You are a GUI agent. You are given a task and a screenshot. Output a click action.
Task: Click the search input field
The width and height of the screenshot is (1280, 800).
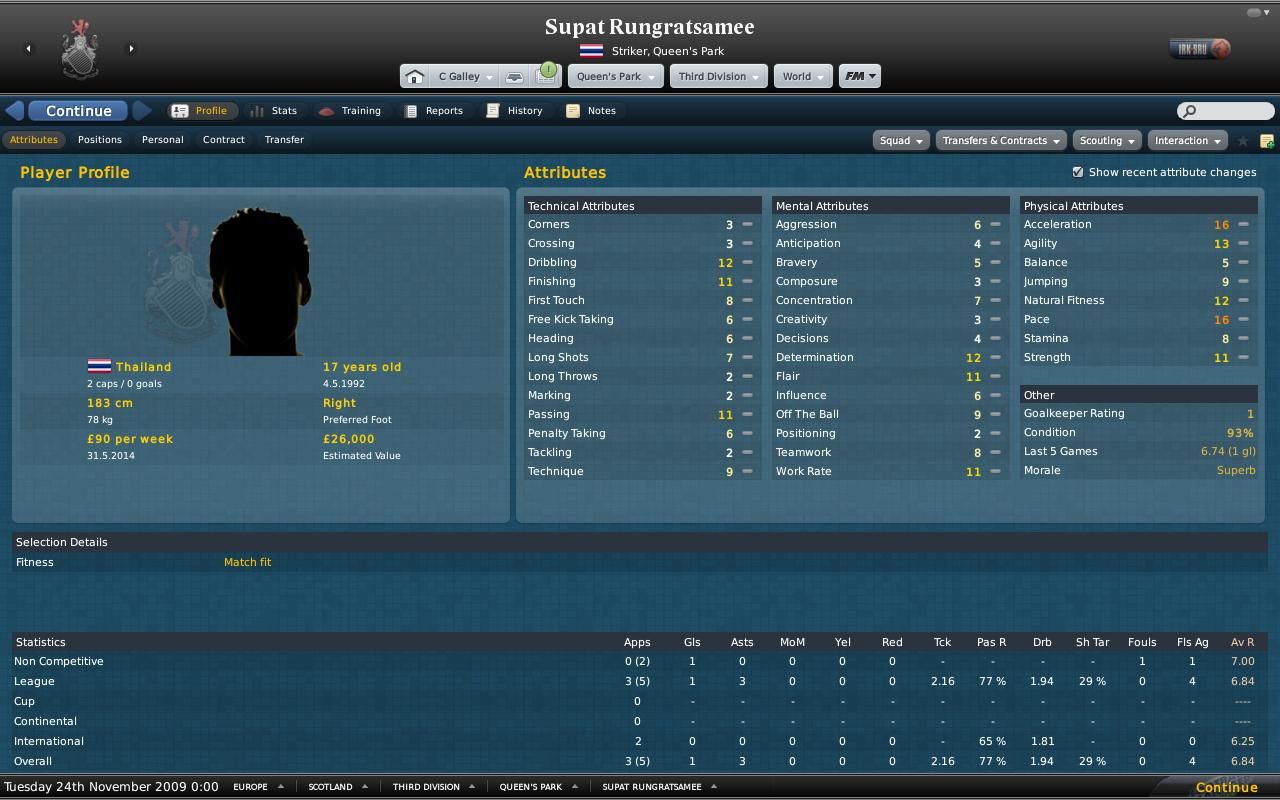1232,111
